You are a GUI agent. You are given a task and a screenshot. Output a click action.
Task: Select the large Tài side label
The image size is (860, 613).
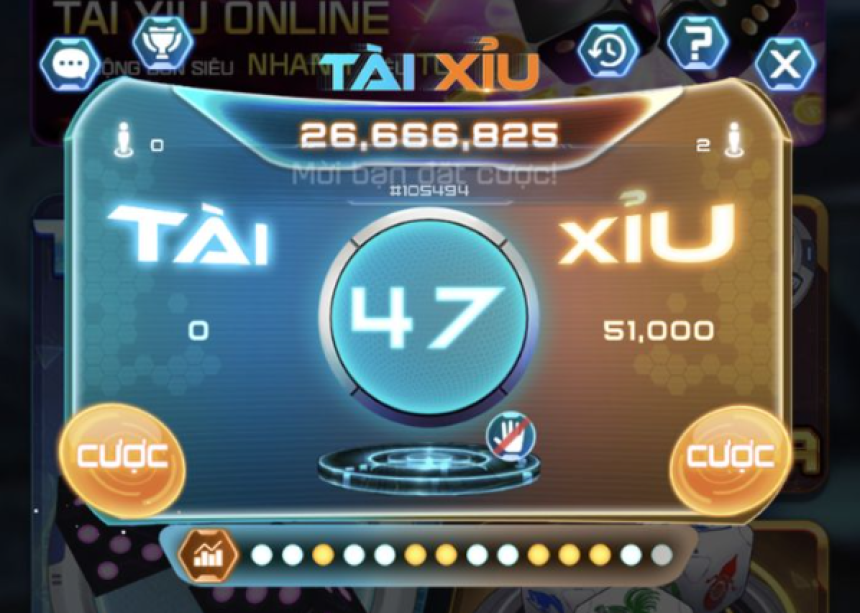click(188, 237)
